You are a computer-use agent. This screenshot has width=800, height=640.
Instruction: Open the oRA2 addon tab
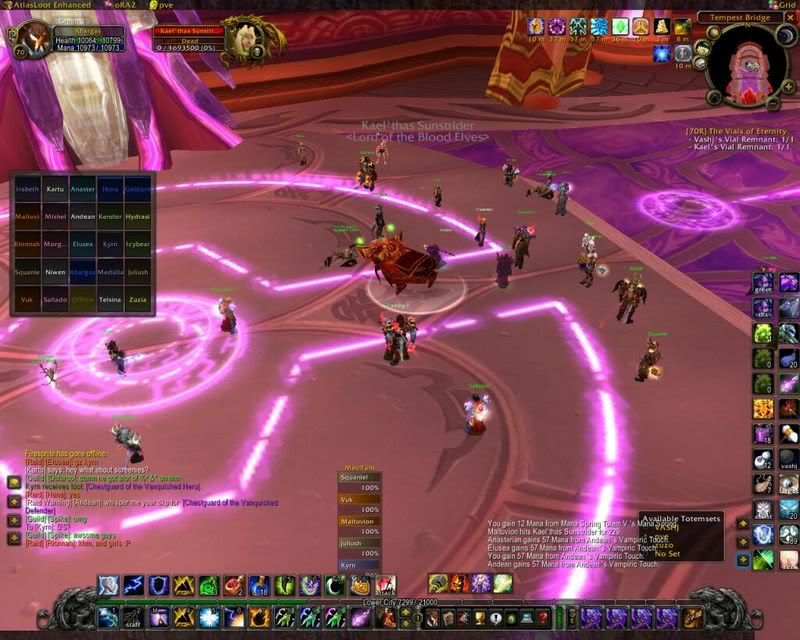(x=122, y=5)
